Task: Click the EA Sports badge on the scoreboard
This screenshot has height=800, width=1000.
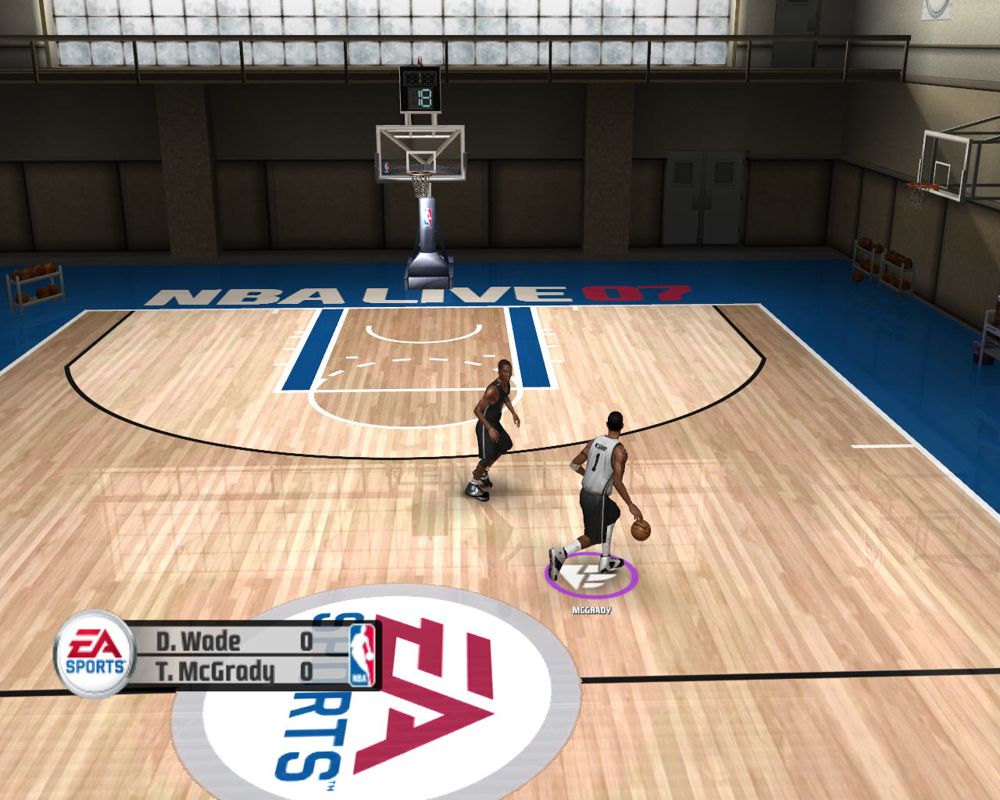Action: (x=92, y=655)
